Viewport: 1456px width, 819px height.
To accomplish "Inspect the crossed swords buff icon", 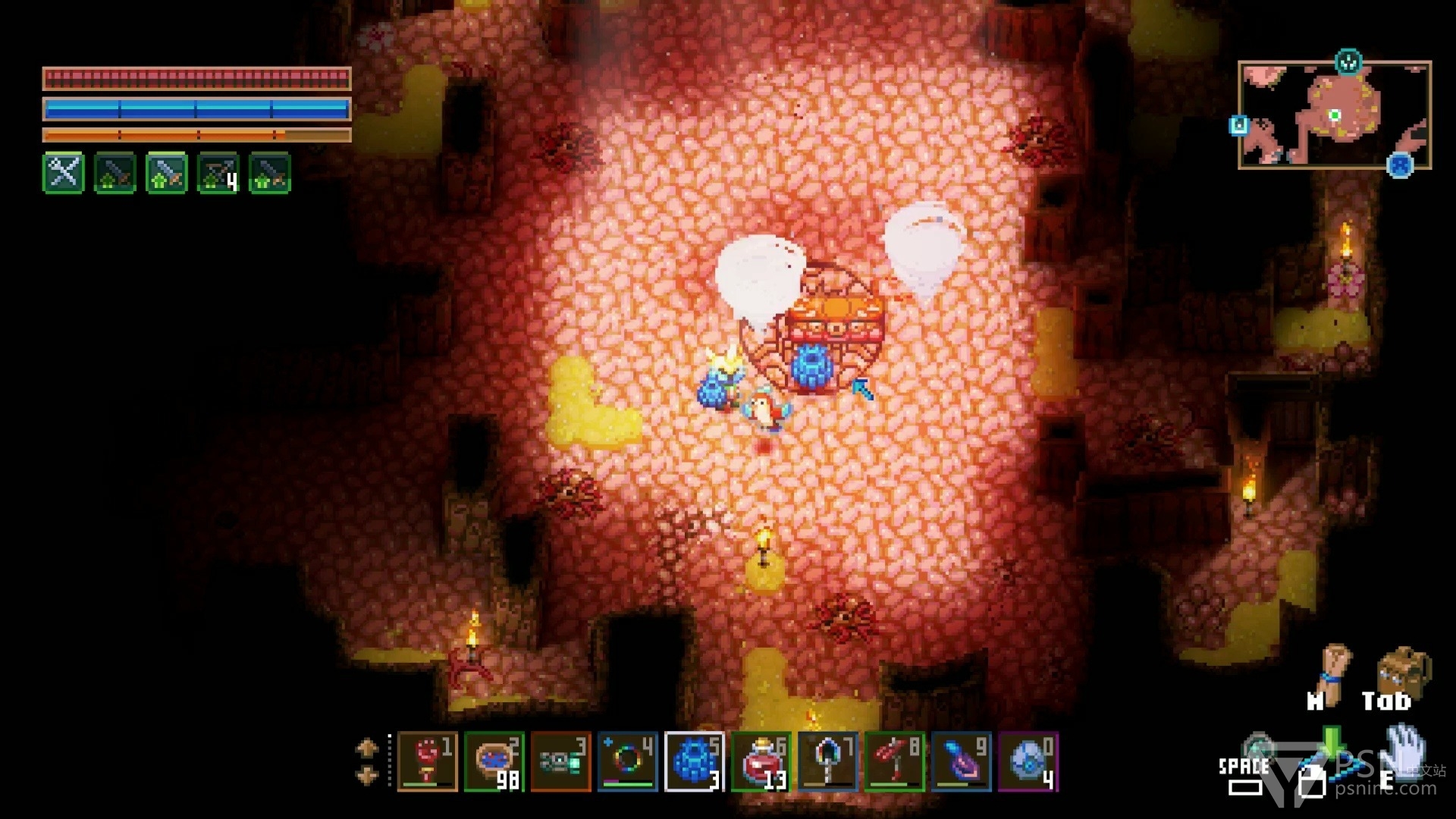I will (64, 174).
